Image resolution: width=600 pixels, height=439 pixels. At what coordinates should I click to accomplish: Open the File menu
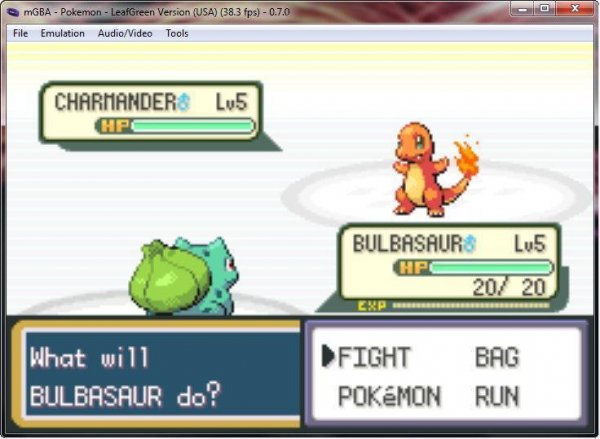pos(20,33)
